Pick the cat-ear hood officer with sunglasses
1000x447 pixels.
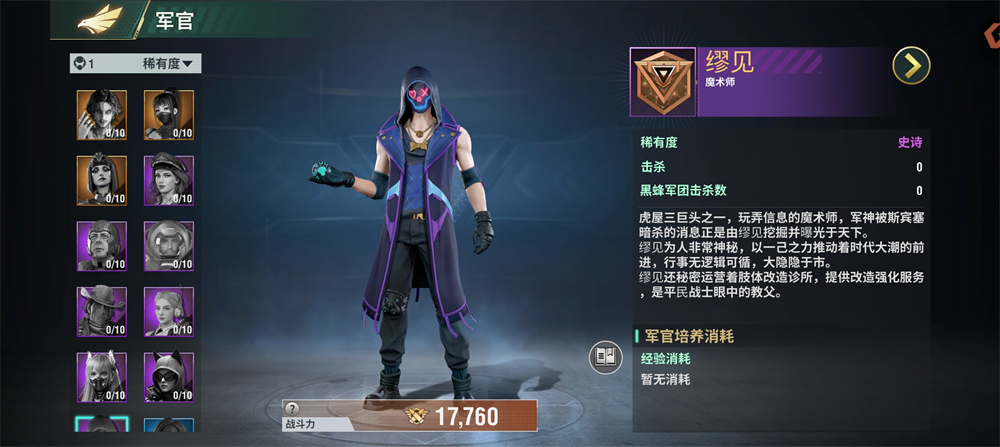[168, 376]
